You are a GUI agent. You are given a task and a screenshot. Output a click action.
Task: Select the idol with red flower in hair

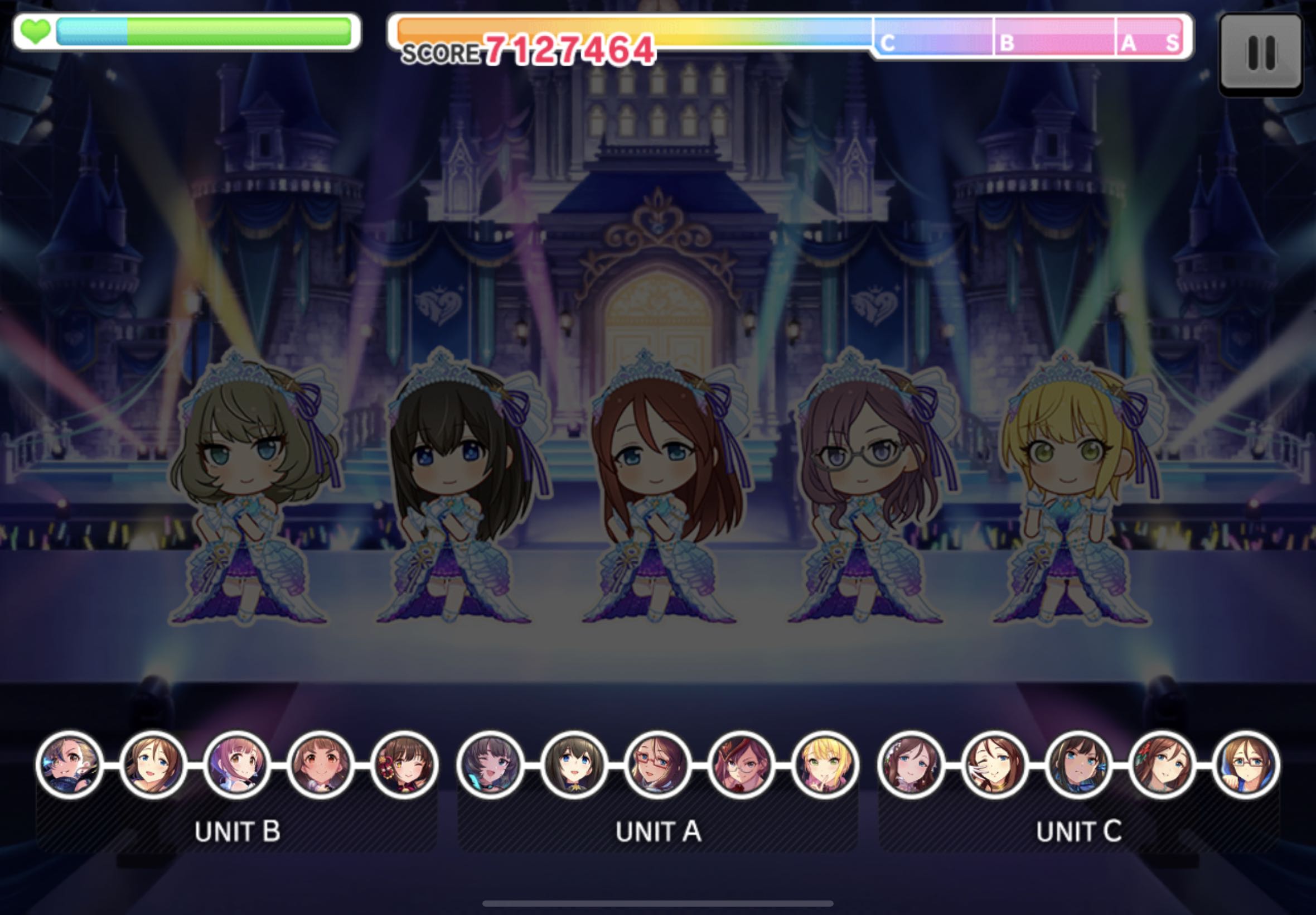point(1162,765)
